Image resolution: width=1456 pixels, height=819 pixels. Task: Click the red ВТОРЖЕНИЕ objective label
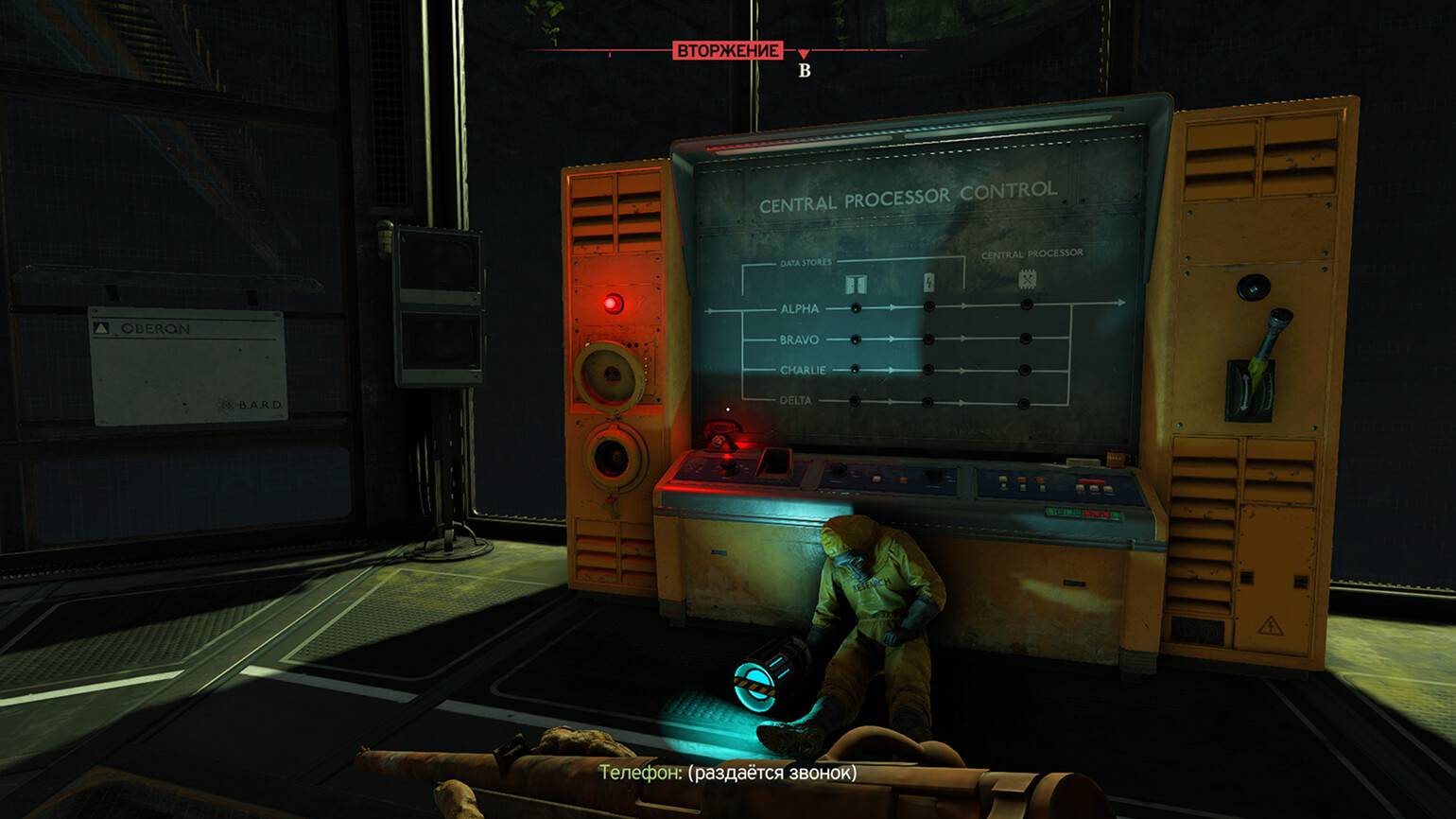pyautogui.click(x=727, y=50)
